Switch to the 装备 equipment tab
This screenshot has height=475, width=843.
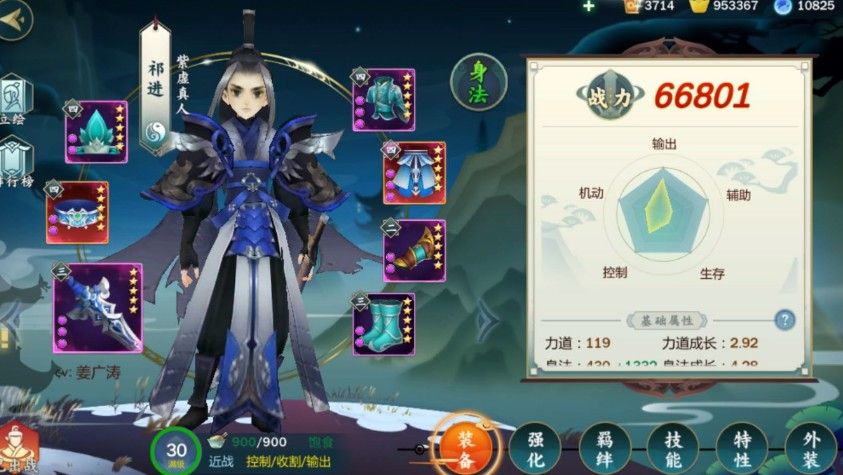pyautogui.click(x=466, y=446)
